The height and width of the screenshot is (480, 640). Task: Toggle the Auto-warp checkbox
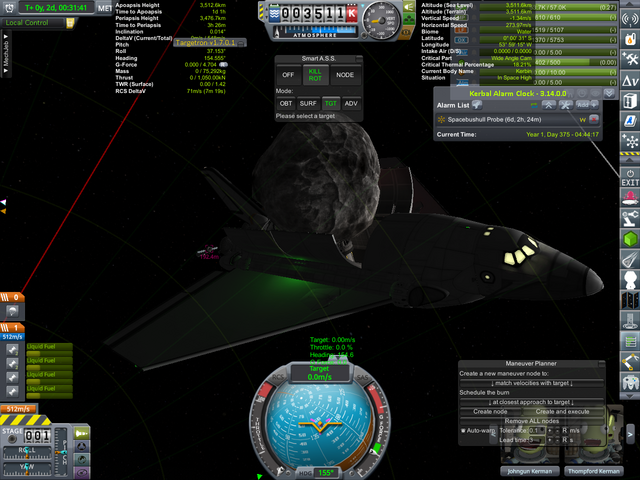464,431
